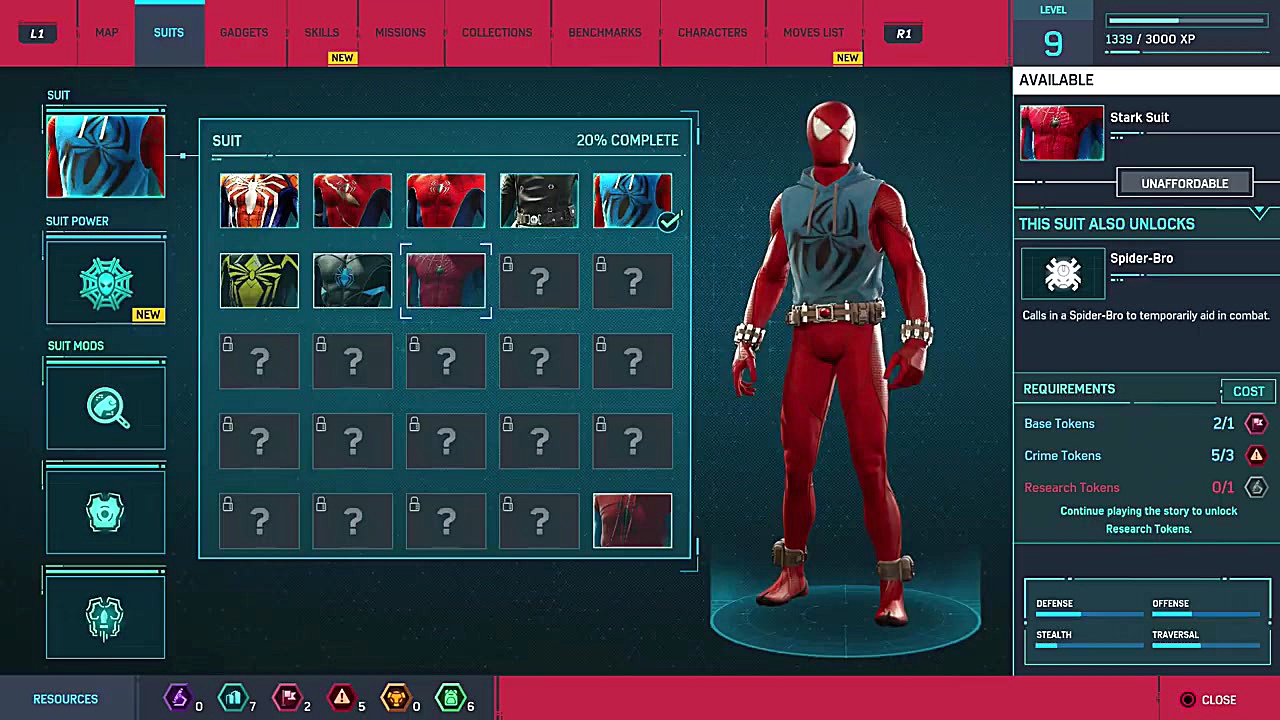
Task: Select the equipped Scarlet Spider suit thumbnail
Action: [x=632, y=200]
